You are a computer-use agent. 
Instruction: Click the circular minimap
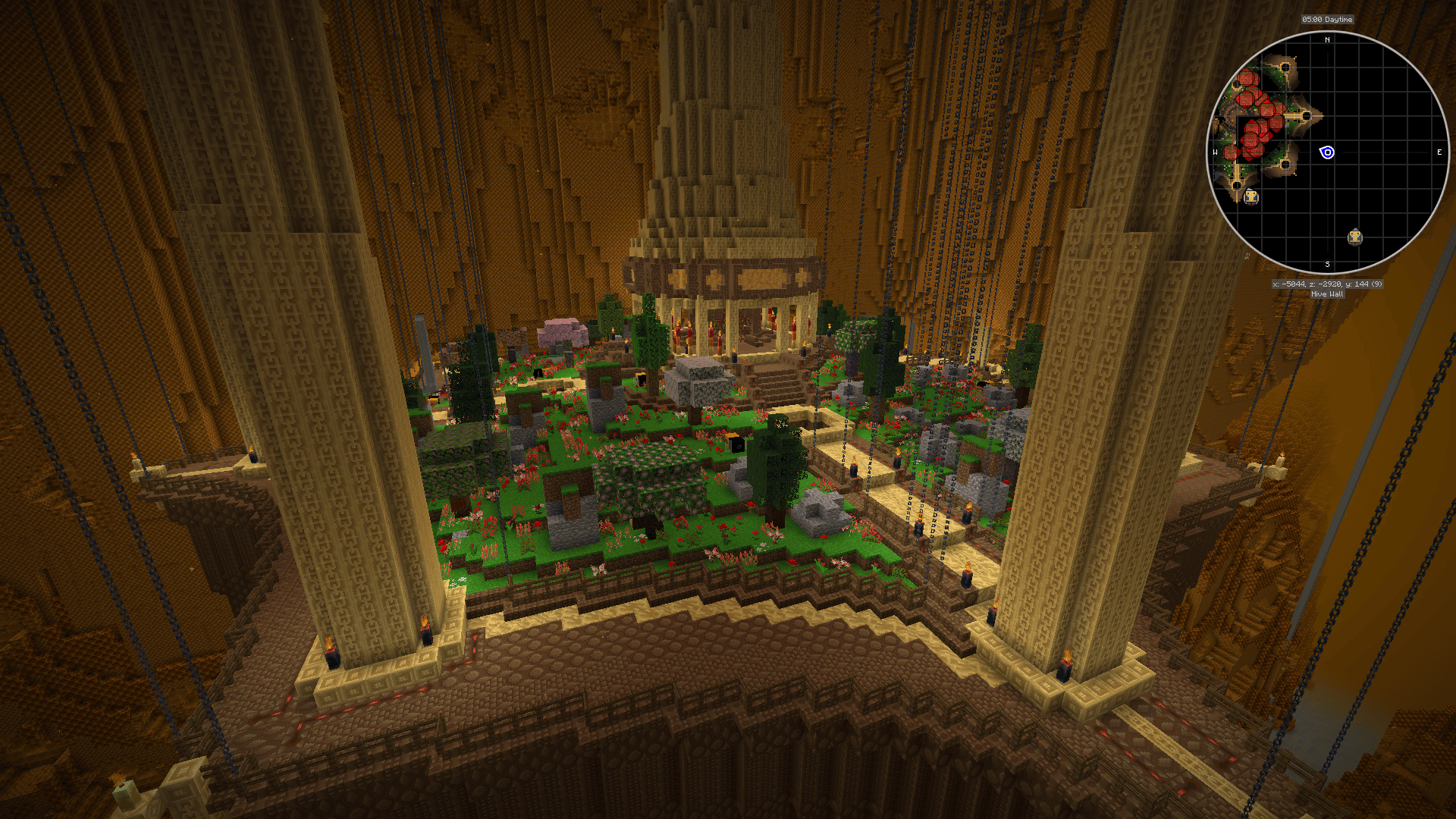[x=1327, y=152]
